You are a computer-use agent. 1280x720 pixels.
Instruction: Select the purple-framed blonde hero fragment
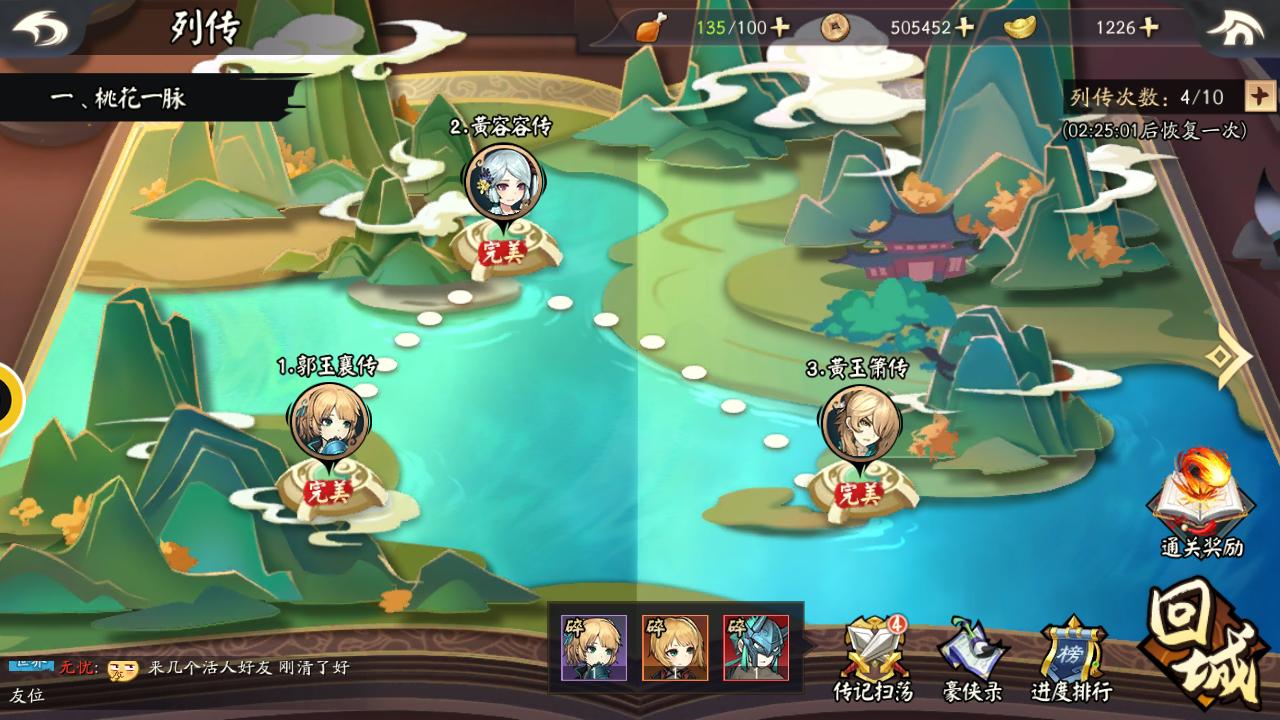point(594,648)
